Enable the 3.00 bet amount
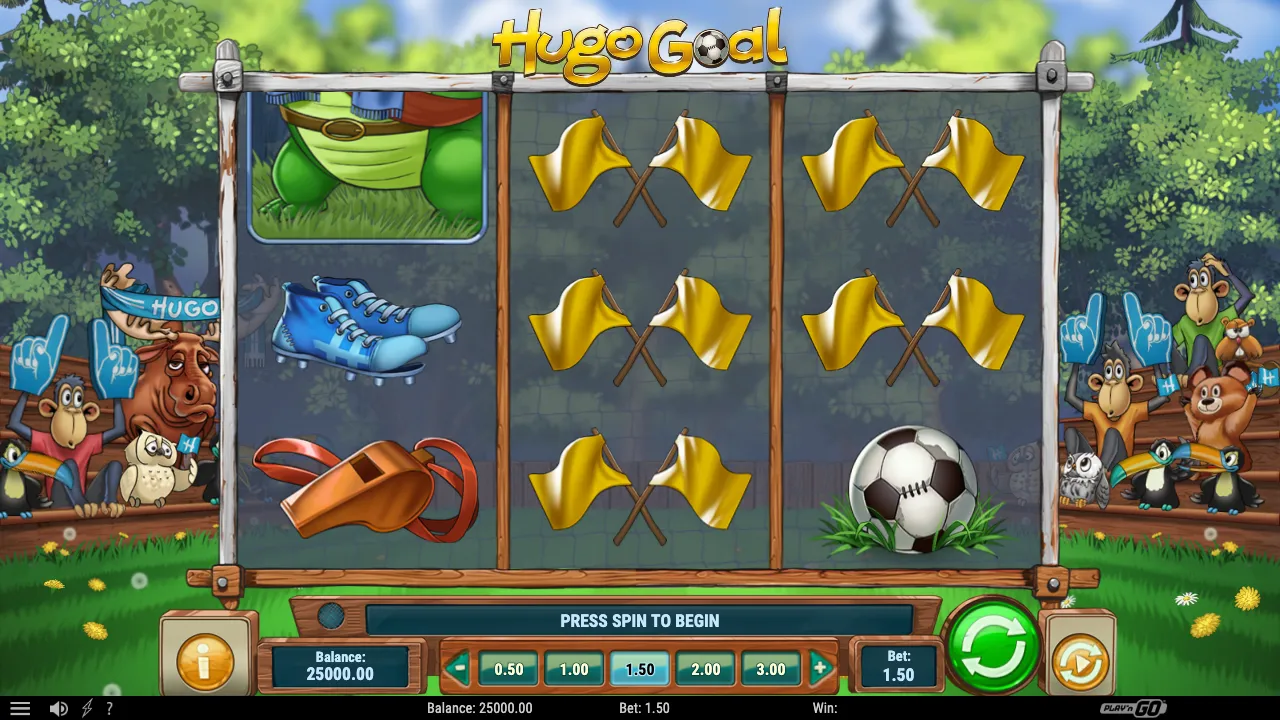Screen dimensions: 1280x720 pos(770,669)
